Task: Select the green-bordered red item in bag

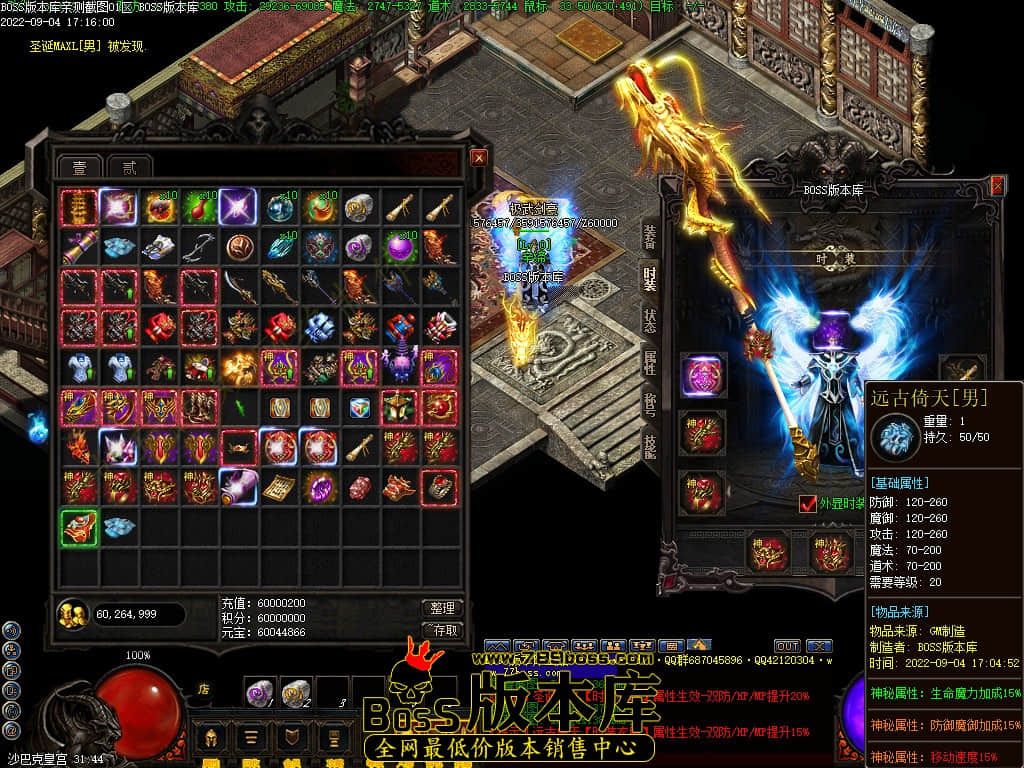Action: [78, 527]
